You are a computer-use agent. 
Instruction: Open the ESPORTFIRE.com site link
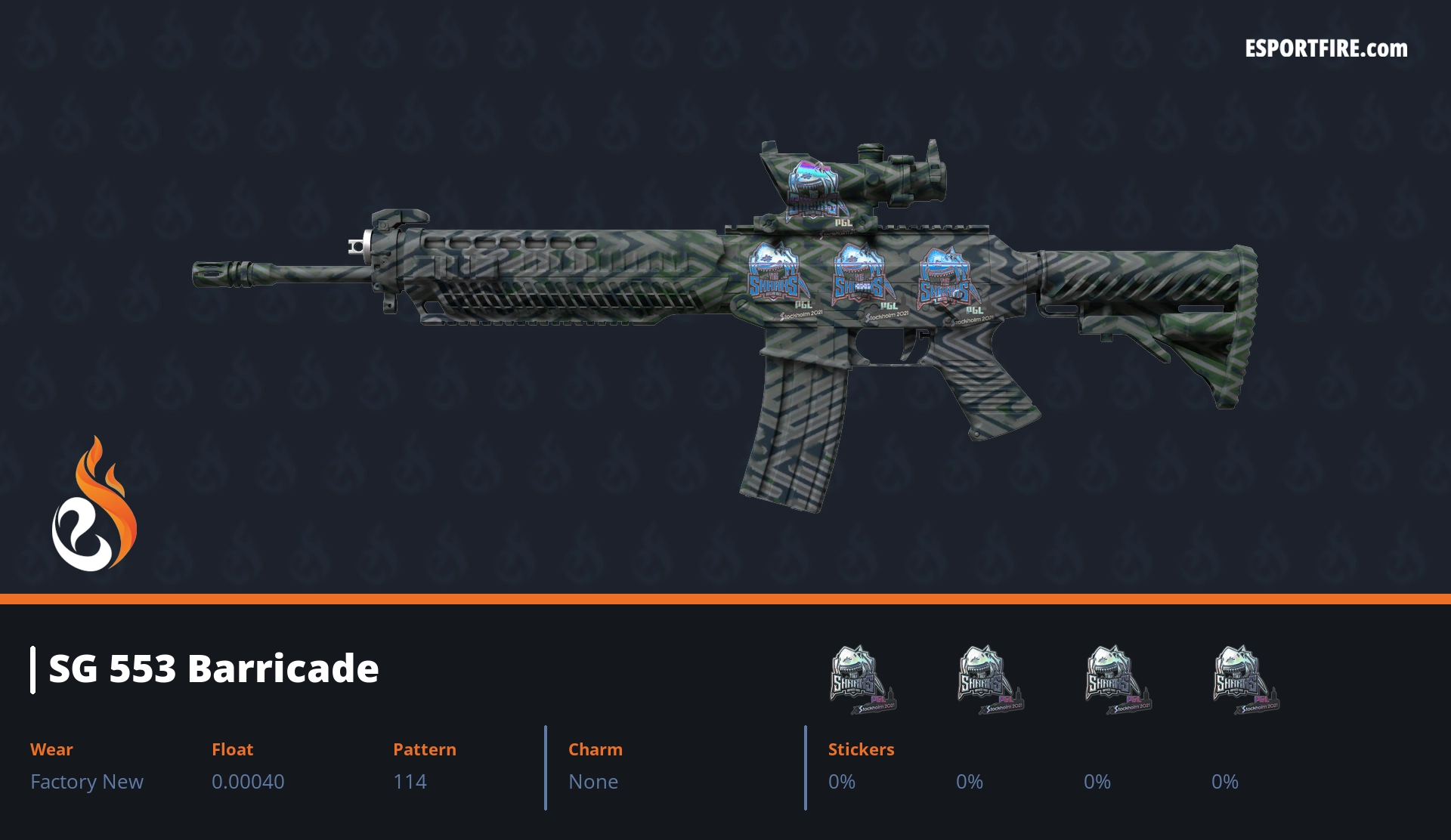pos(1326,49)
